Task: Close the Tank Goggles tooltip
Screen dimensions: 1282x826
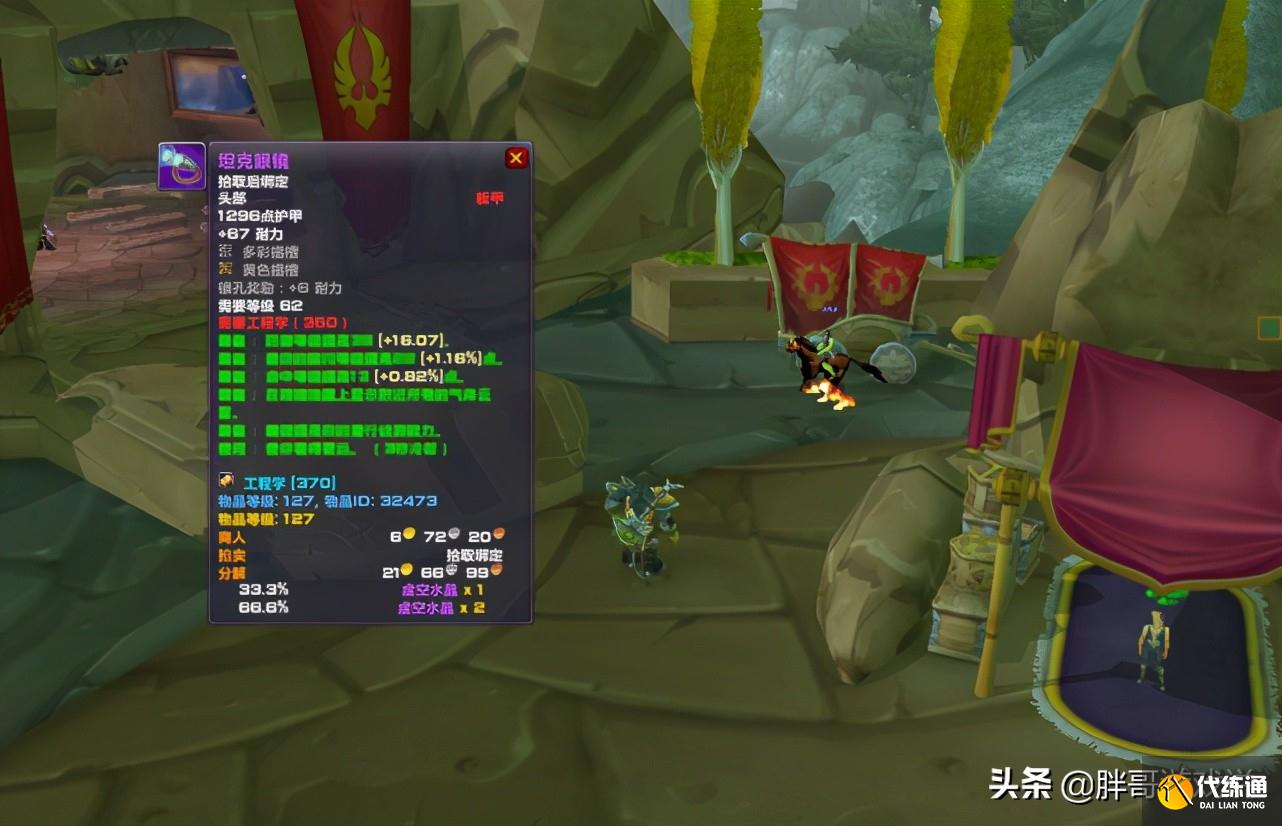Action: 516,158
